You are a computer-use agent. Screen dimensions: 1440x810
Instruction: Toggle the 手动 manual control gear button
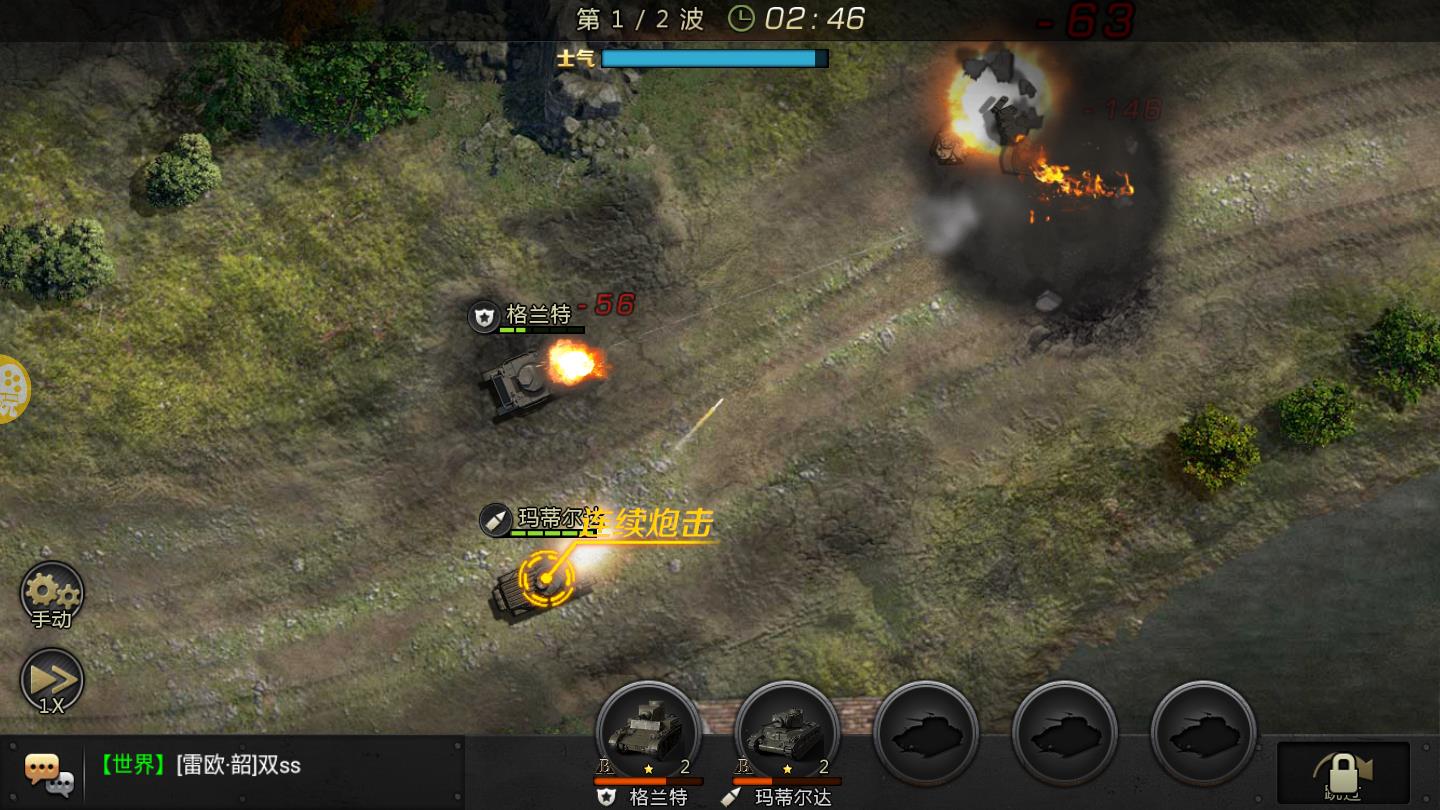pyautogui.click(x=52, y=593)
